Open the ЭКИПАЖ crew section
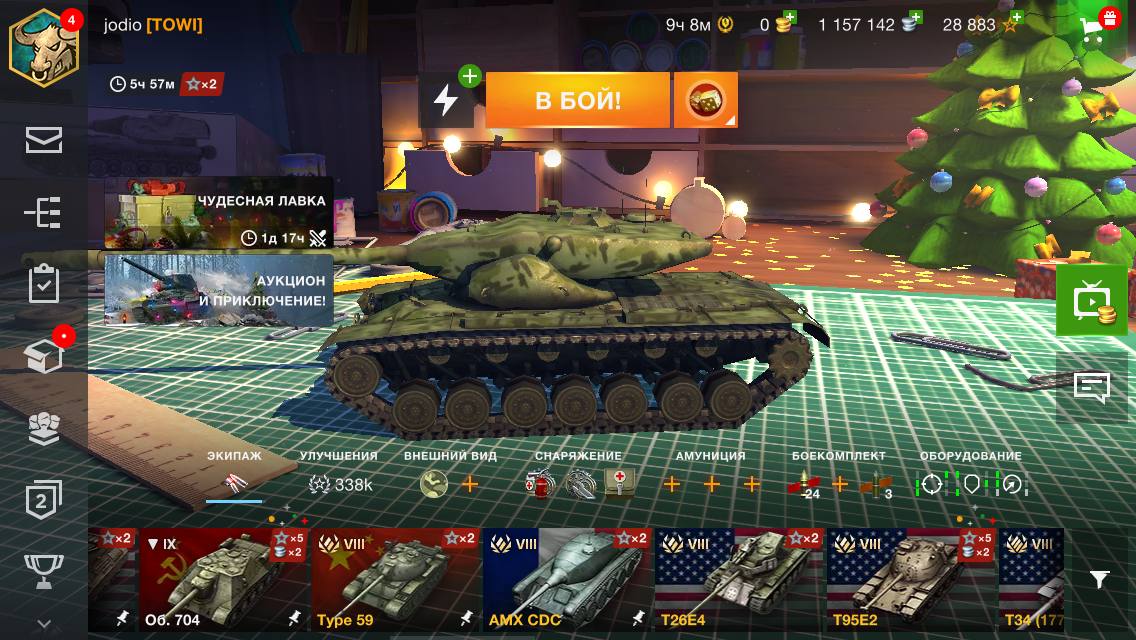The height and width of the screenshot is (640, 1136). point(234,476)
